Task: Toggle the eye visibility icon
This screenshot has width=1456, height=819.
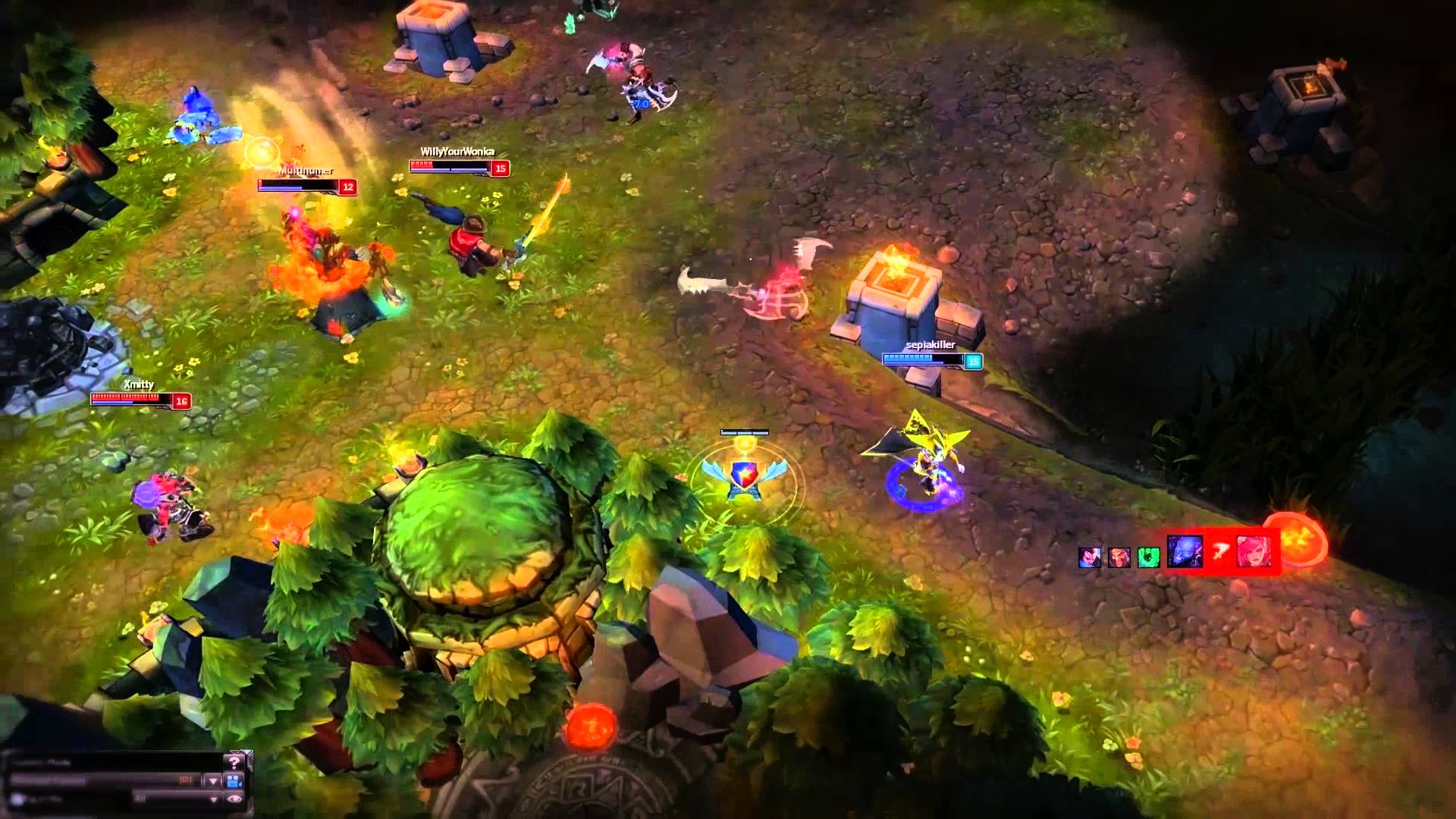Action: coord(234,799)
